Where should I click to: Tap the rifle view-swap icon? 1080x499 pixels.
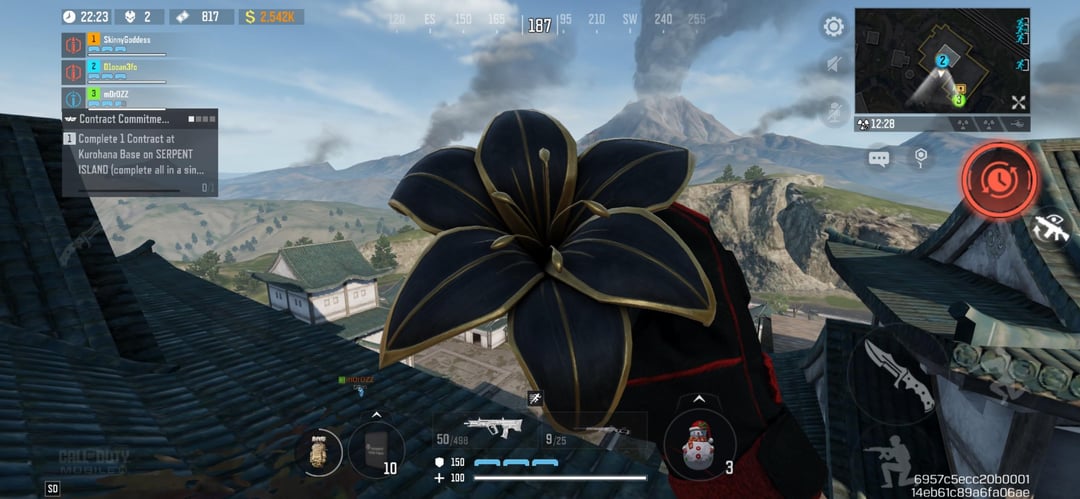1051,228
